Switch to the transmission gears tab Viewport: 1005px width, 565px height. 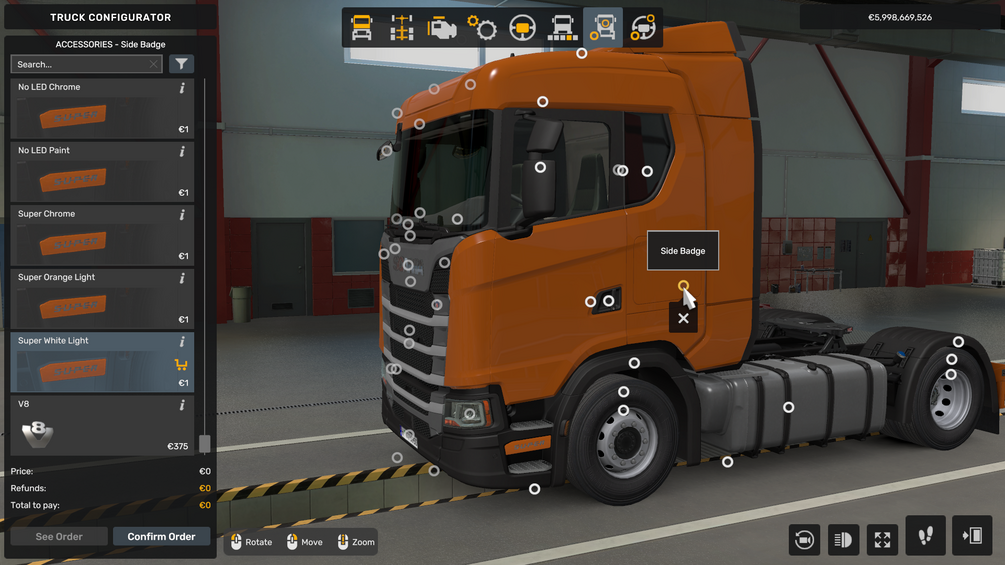point(482,28)
